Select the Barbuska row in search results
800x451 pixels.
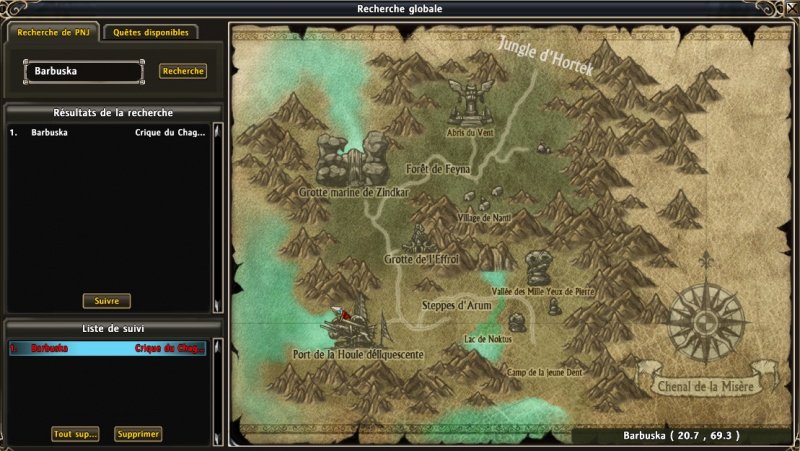point(108,132)
